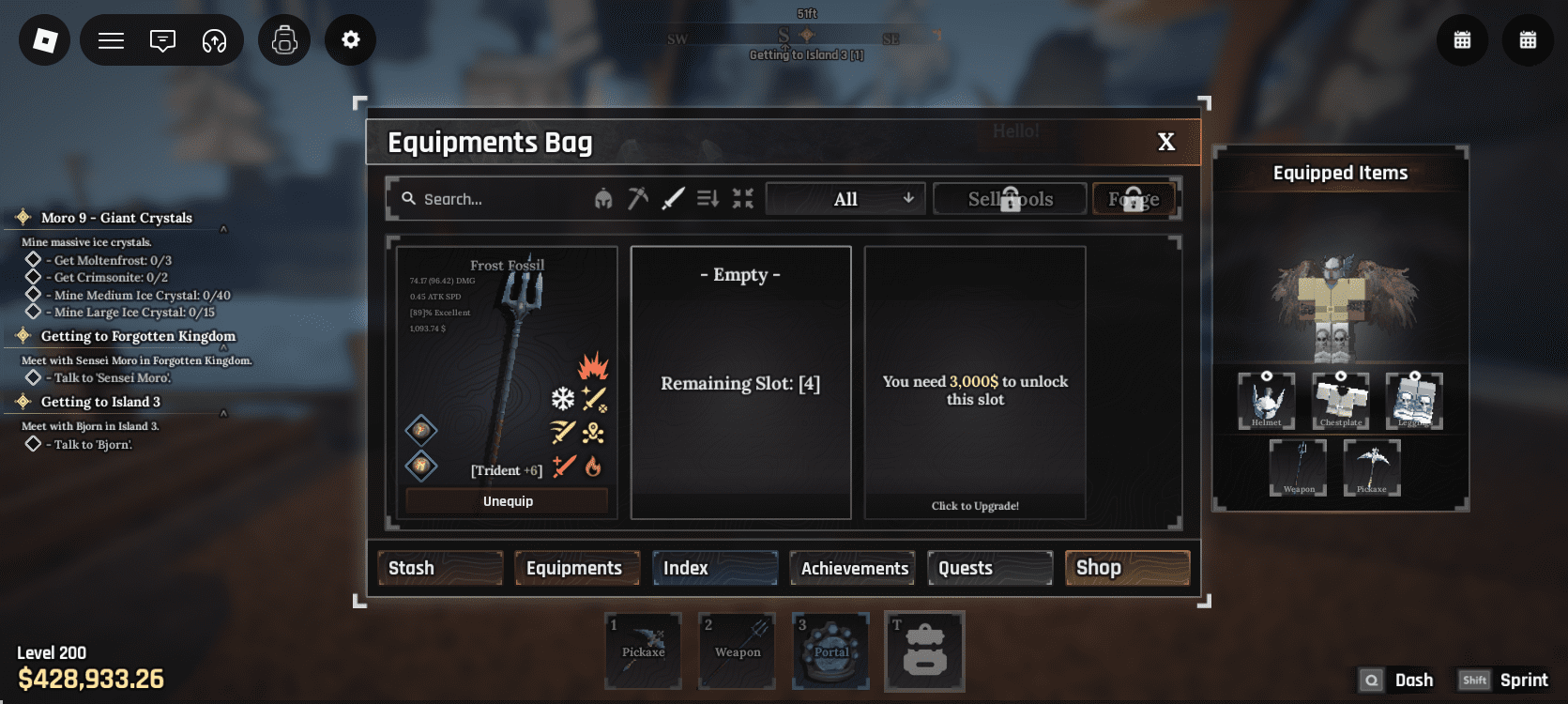This screenshot has height=704, width=1568.
Task: Open the Roblox chat window
Action: coord(162,40)
